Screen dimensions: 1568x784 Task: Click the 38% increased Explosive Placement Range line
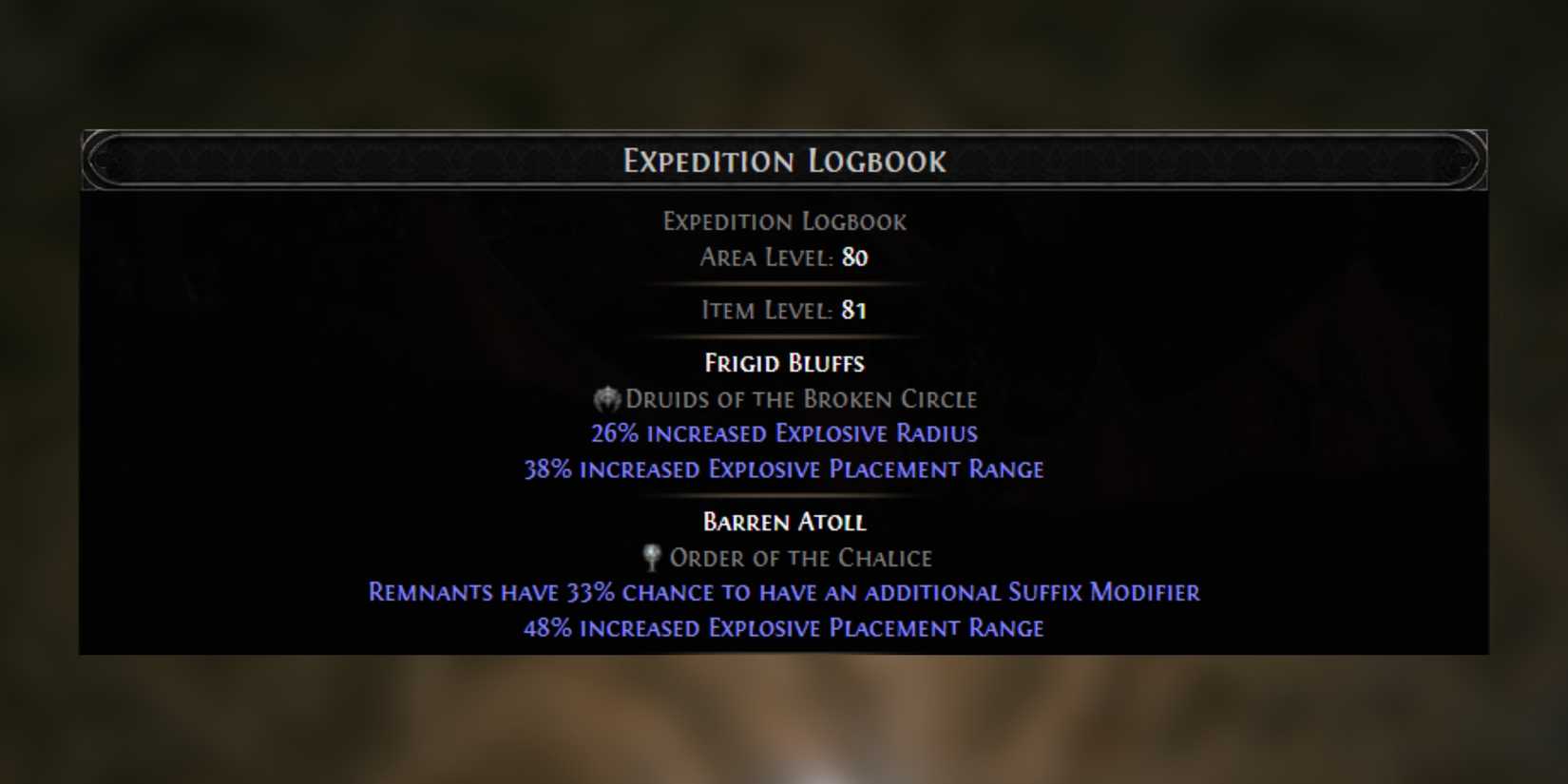(785, 468)
